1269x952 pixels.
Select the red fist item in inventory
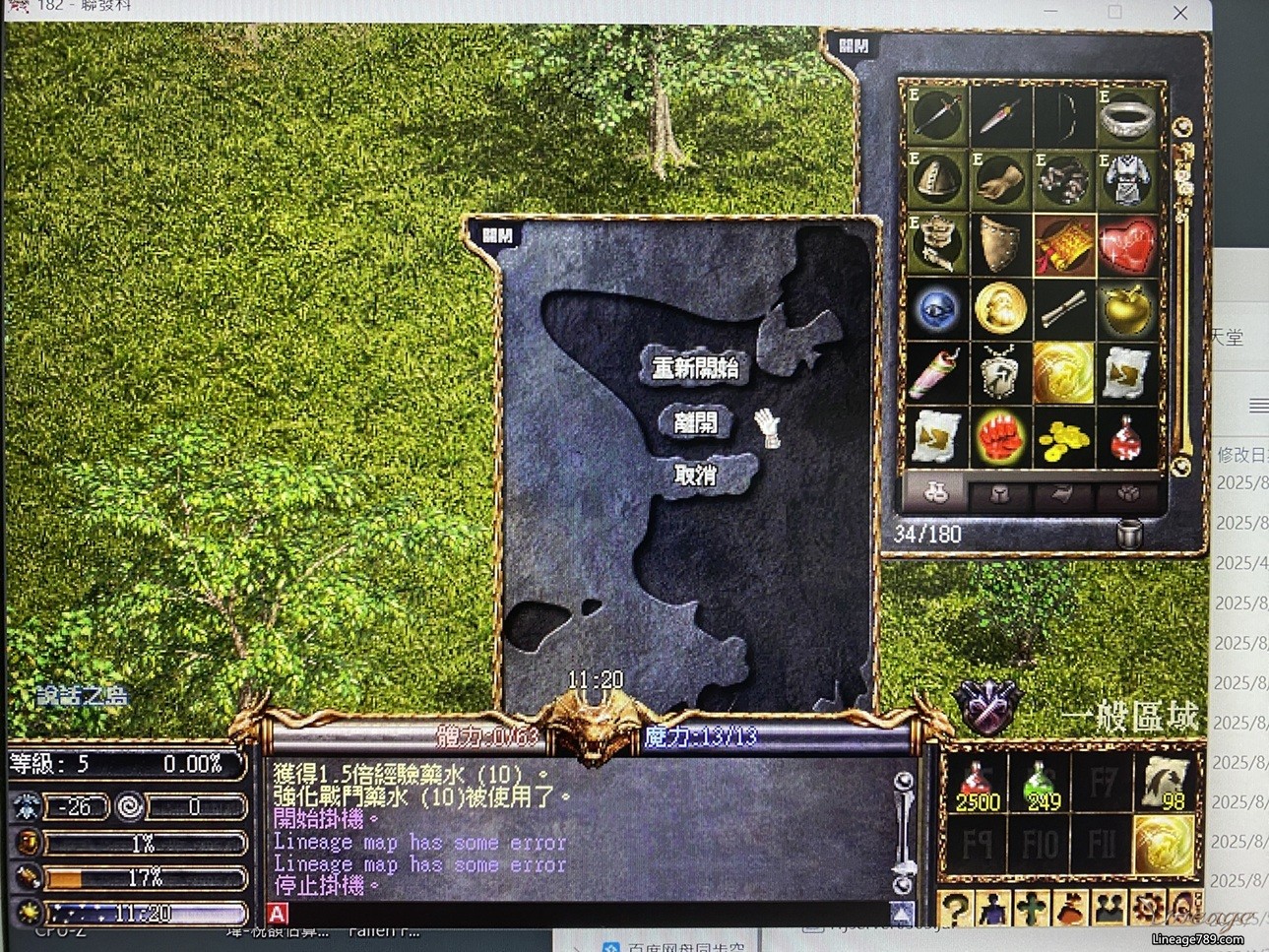[x=999, y=437]
